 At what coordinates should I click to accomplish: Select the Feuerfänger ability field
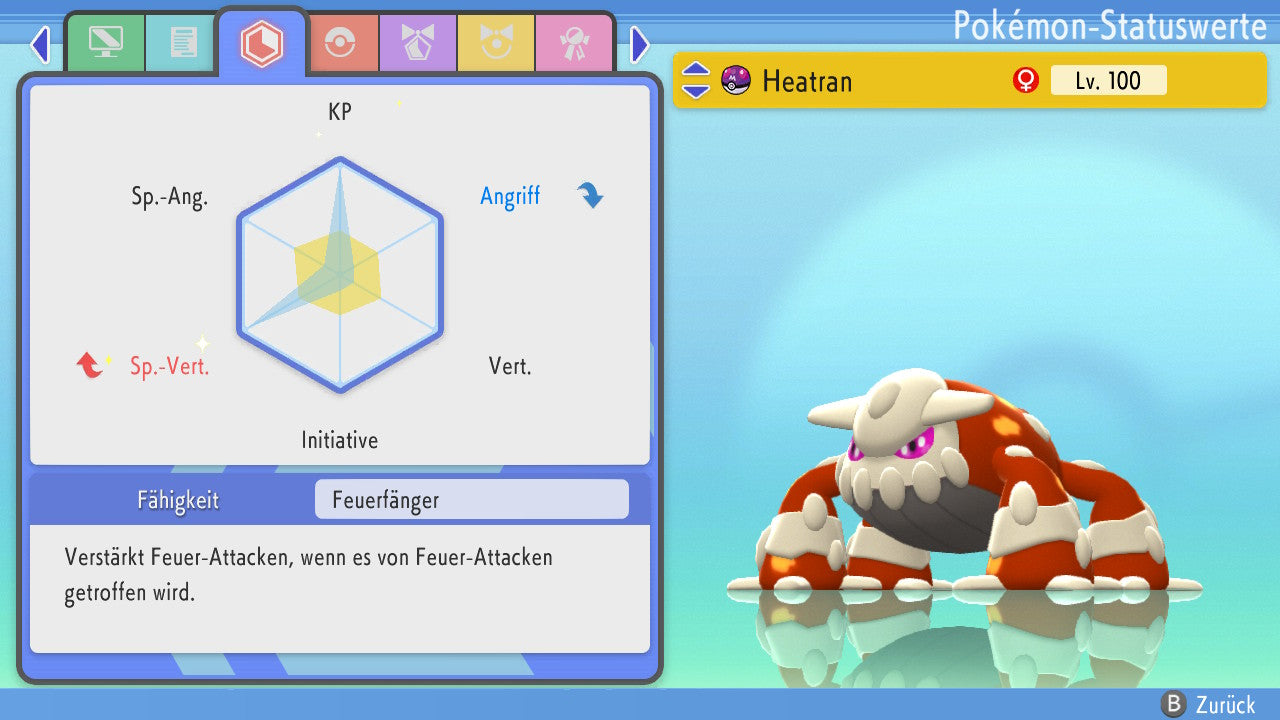471,499
